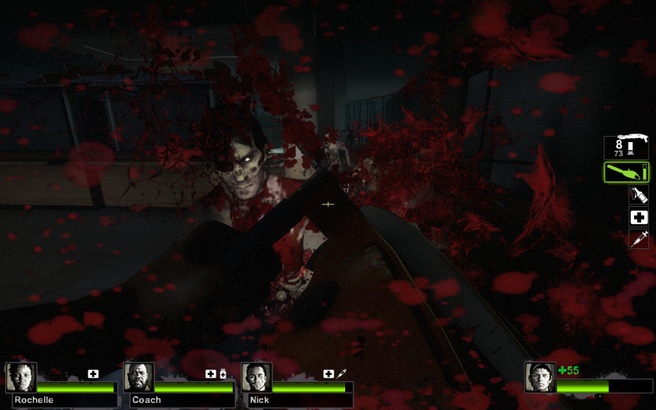Select the first aid kit slot
The image size is (656, 410).
[638, 218]
